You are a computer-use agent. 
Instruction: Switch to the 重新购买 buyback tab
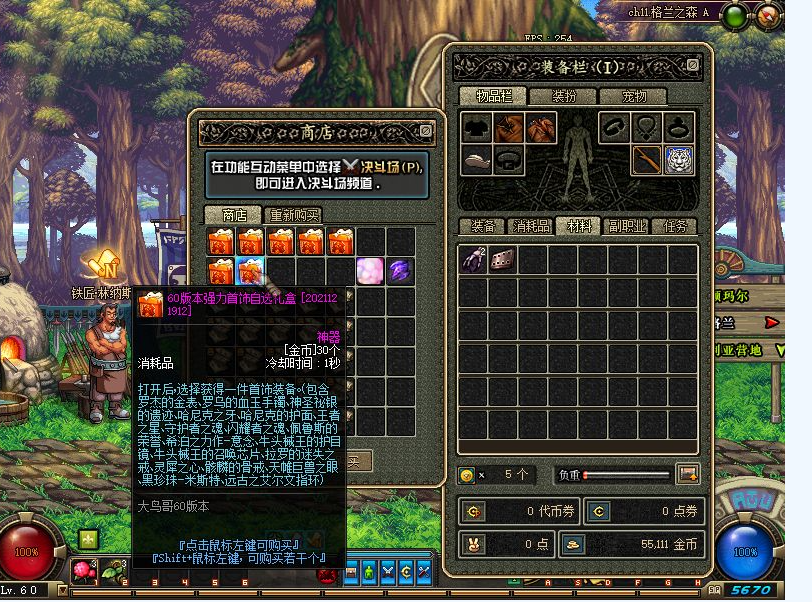292,215
